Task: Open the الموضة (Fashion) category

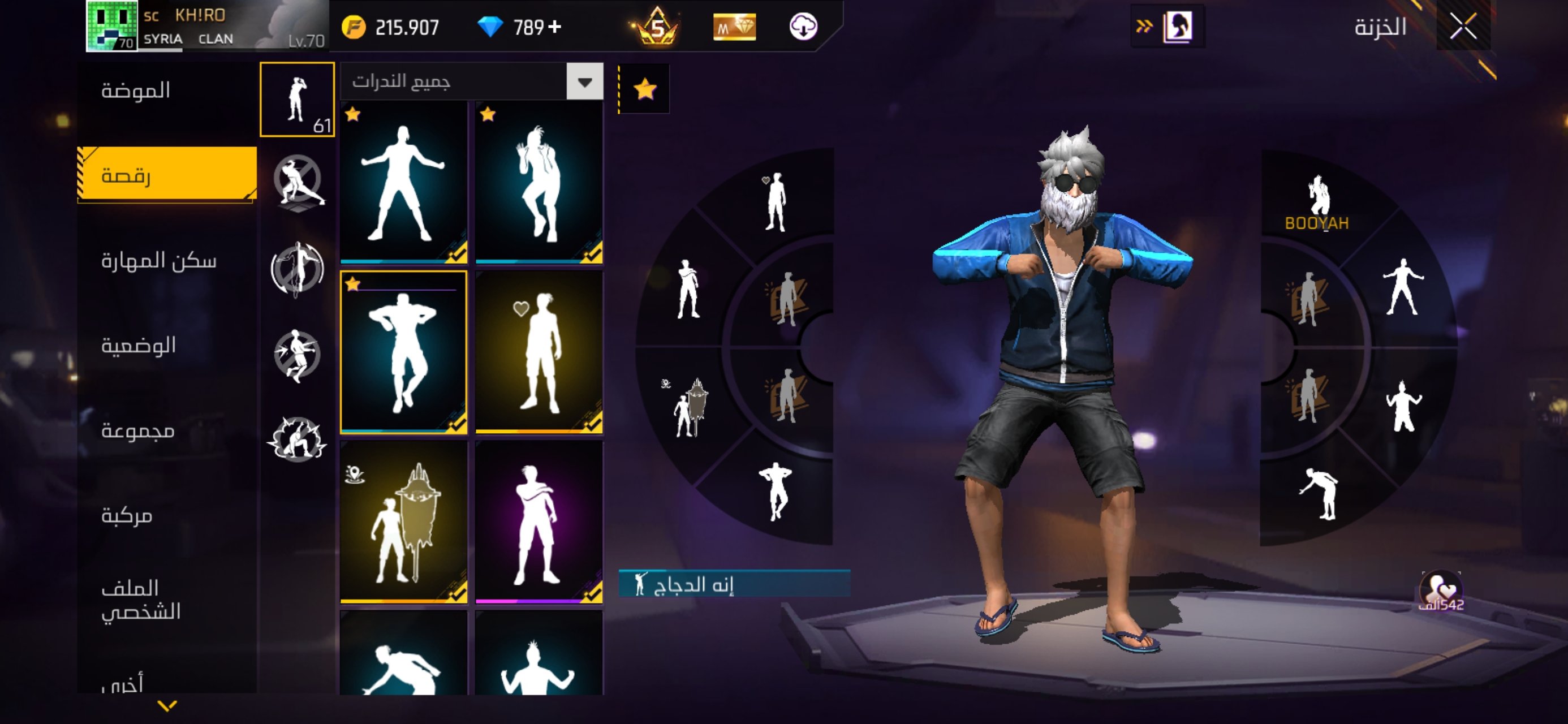Action: 136,90
